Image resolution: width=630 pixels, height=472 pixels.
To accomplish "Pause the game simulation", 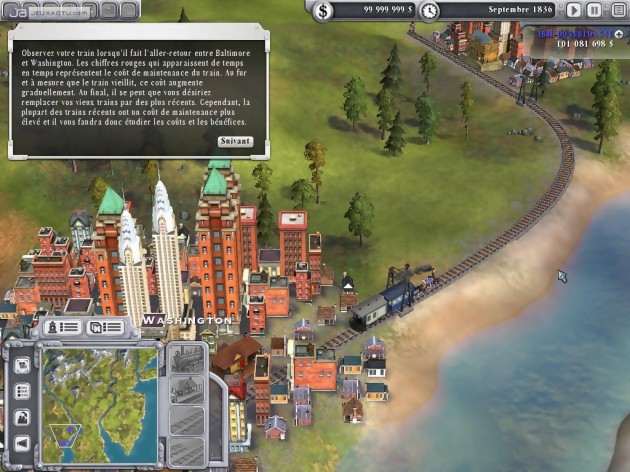I will (594, 10).
